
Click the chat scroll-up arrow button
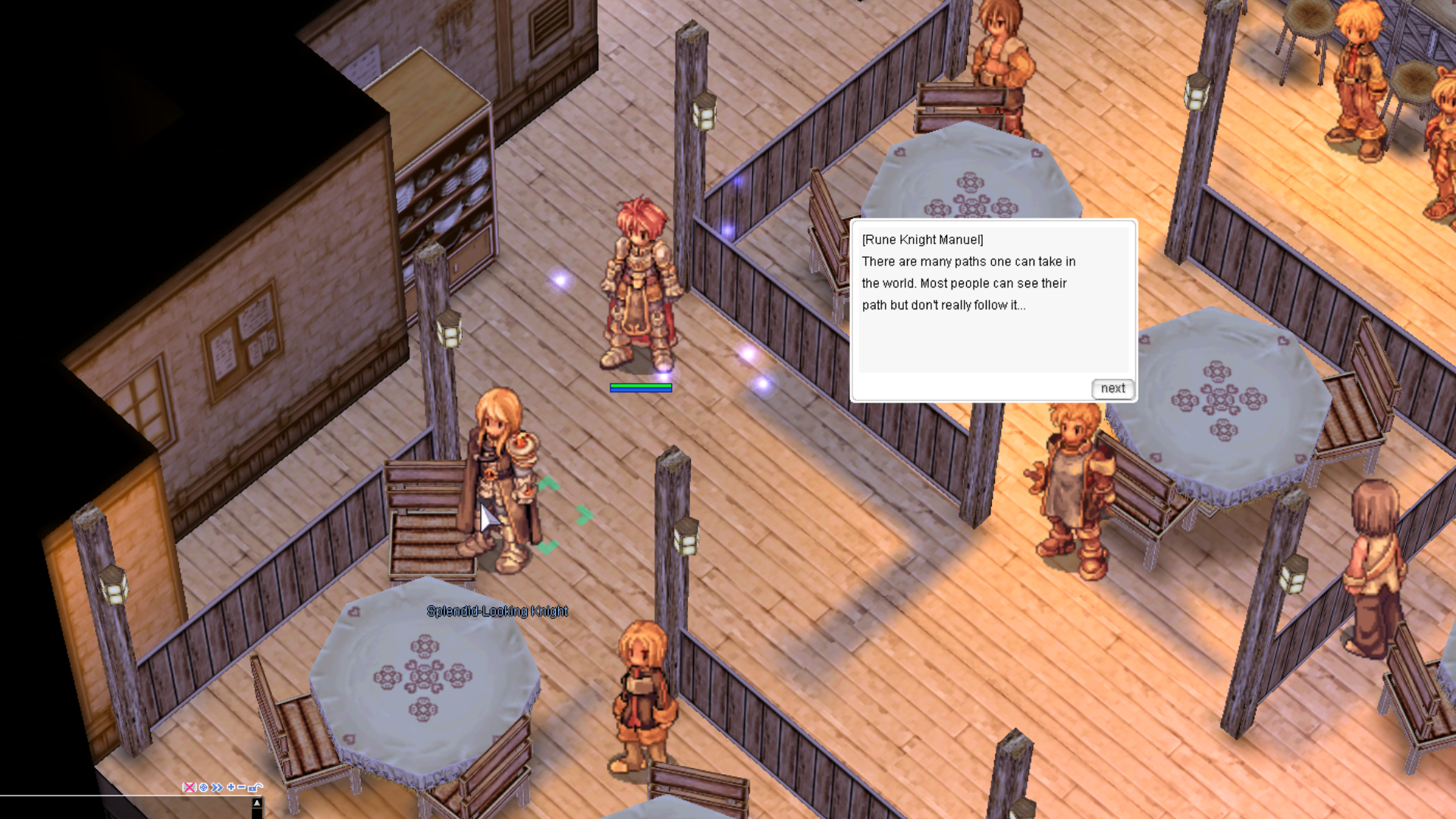pyautogui.click(x=257, y=802)
